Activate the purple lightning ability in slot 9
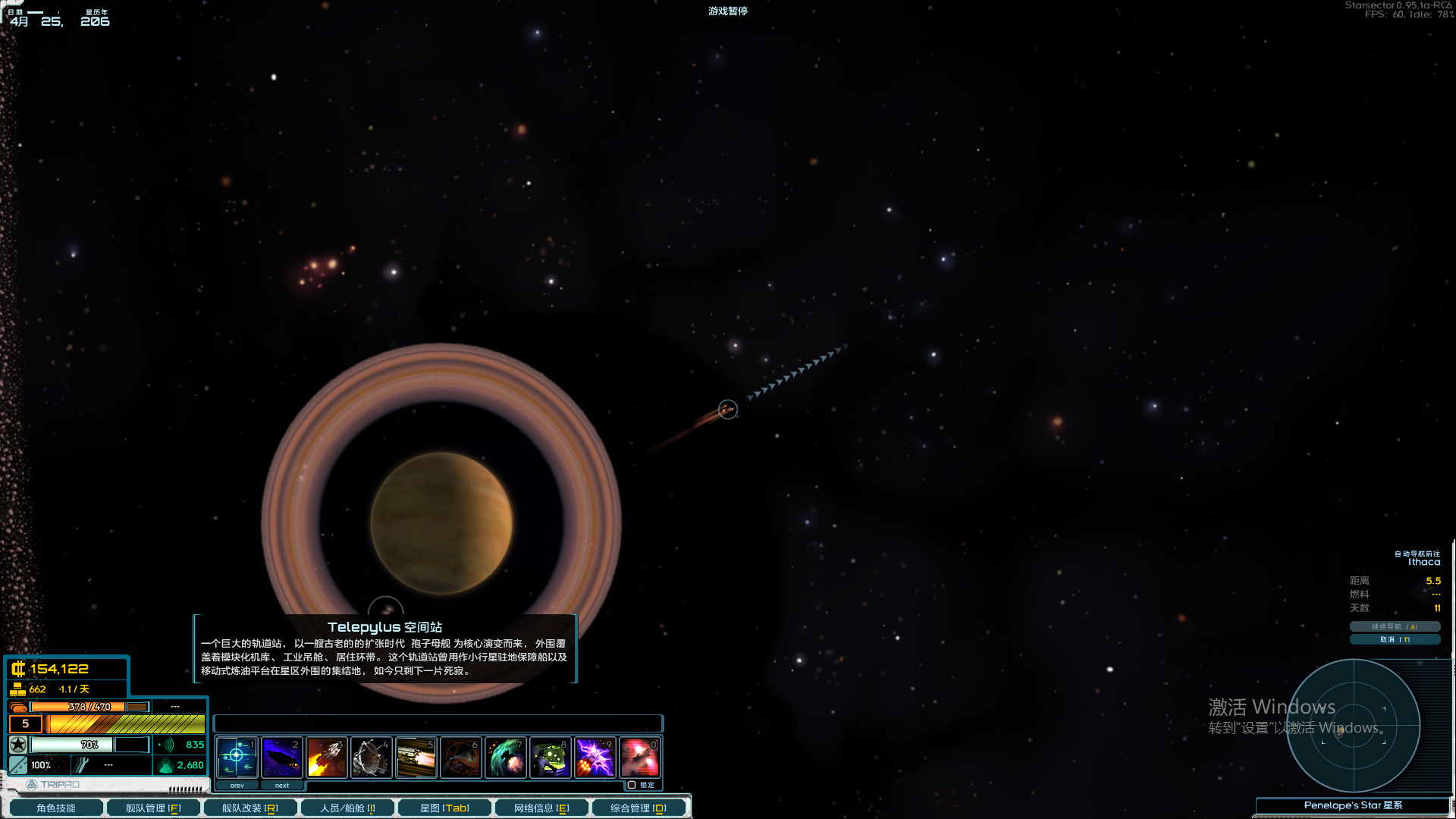 (x=595, y=757)
